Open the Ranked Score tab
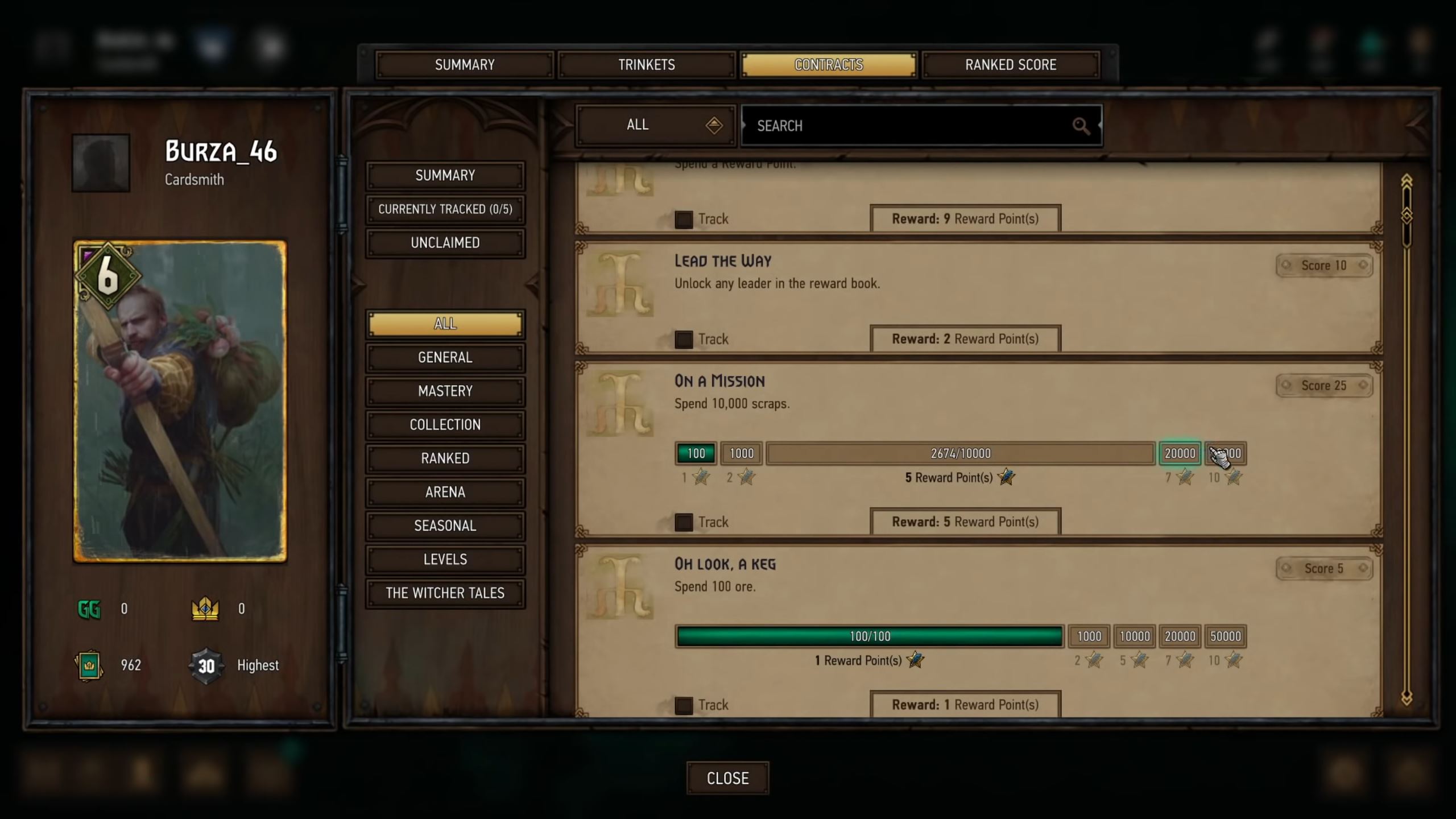Image resolution: width=1456 pixels, height=819 pixels. pos(1010,64)
